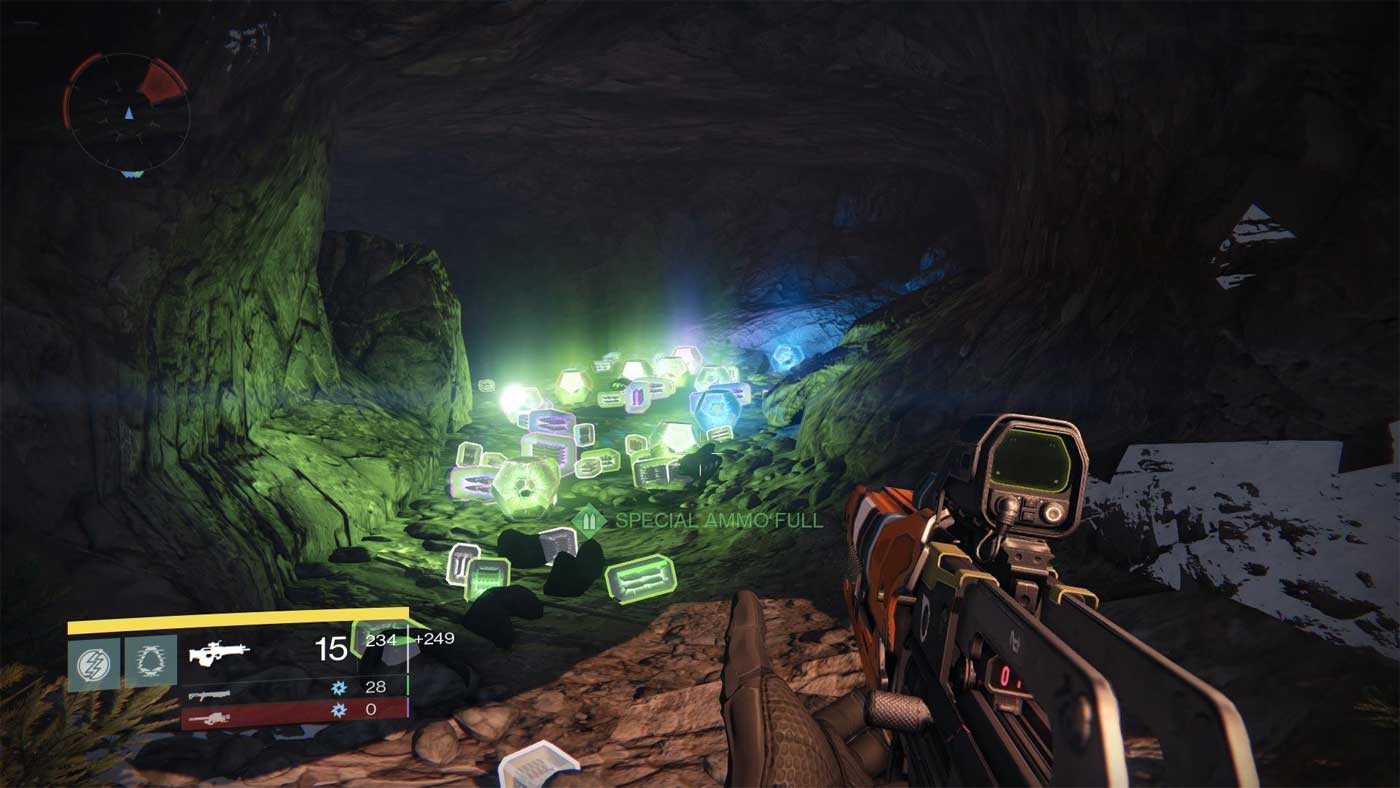
Task: Select the heavy machine gun icon
Action: [x=210, y=717]
